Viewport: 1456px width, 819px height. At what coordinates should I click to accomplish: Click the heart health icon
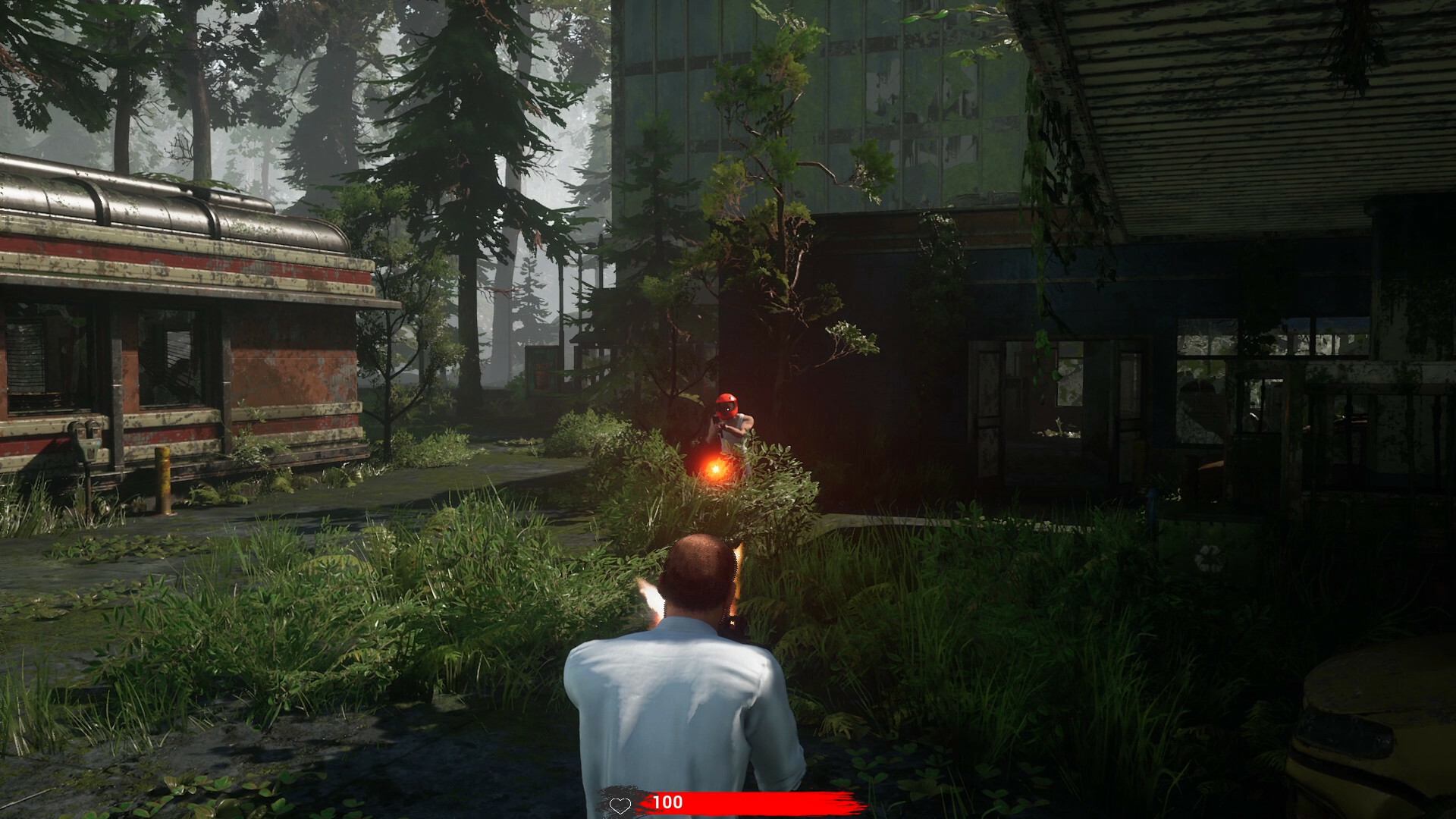(620, 803)
